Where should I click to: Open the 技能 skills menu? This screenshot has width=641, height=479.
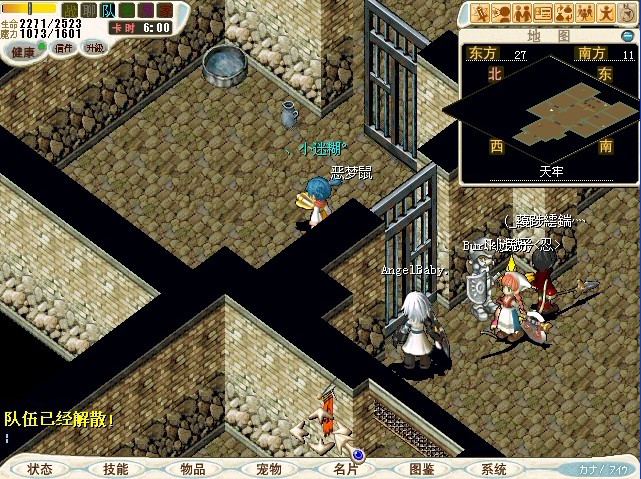(116, 468)
